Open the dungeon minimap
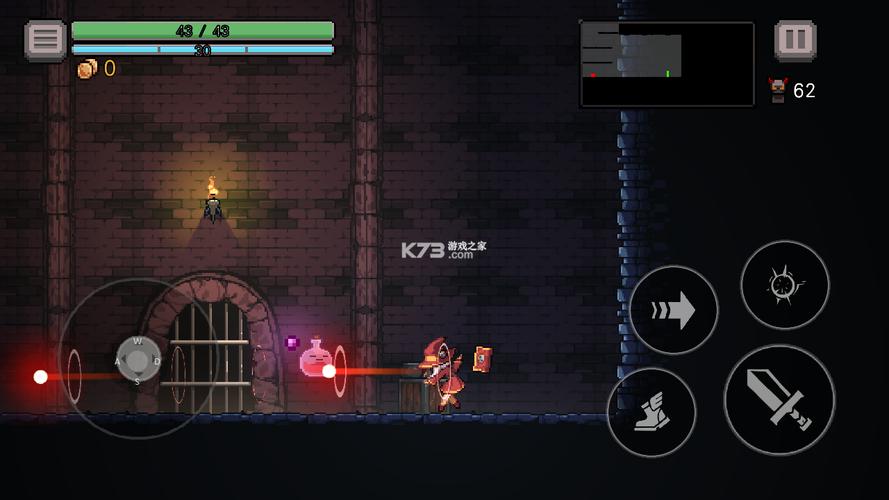The image size is (889, 500). coord(667,64)
